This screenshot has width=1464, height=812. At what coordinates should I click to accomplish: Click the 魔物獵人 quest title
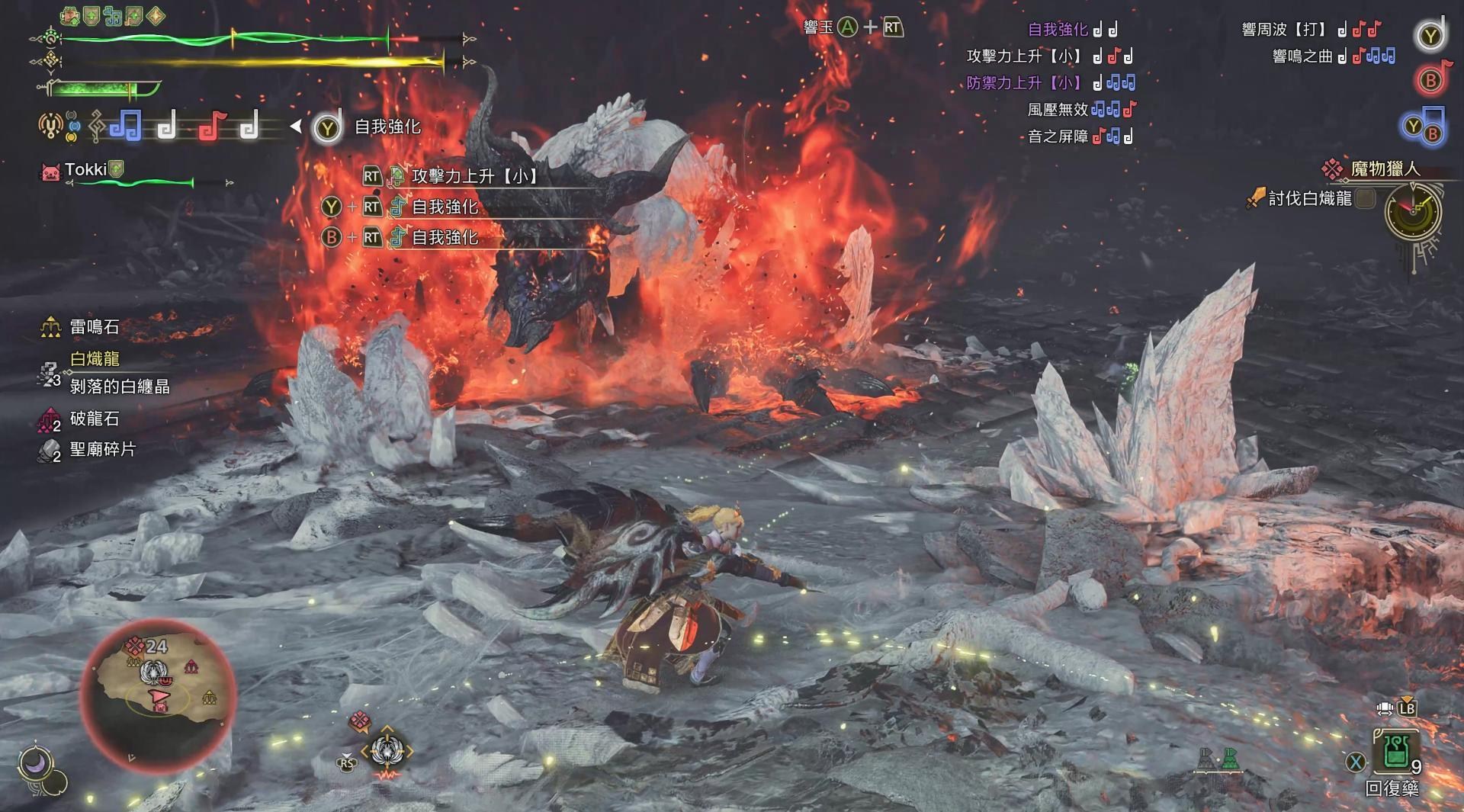tap(1385, 168)
